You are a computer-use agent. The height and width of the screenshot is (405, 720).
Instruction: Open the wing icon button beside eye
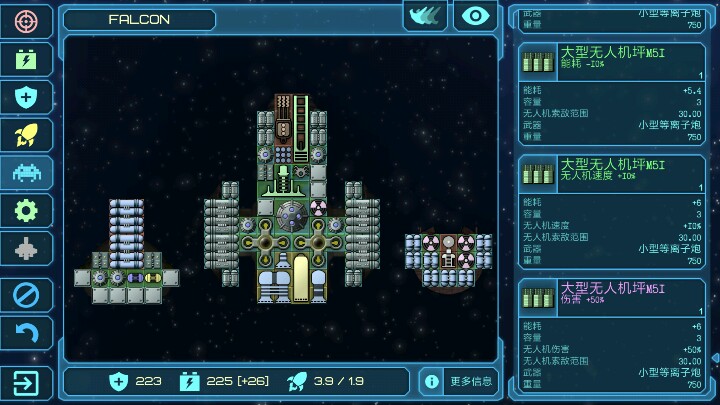pos(425,16)
